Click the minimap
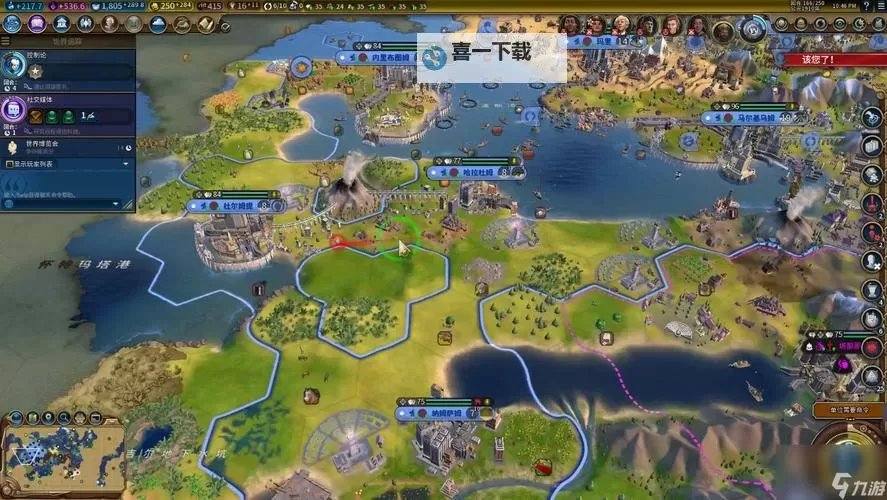 [x=63, y=450]
